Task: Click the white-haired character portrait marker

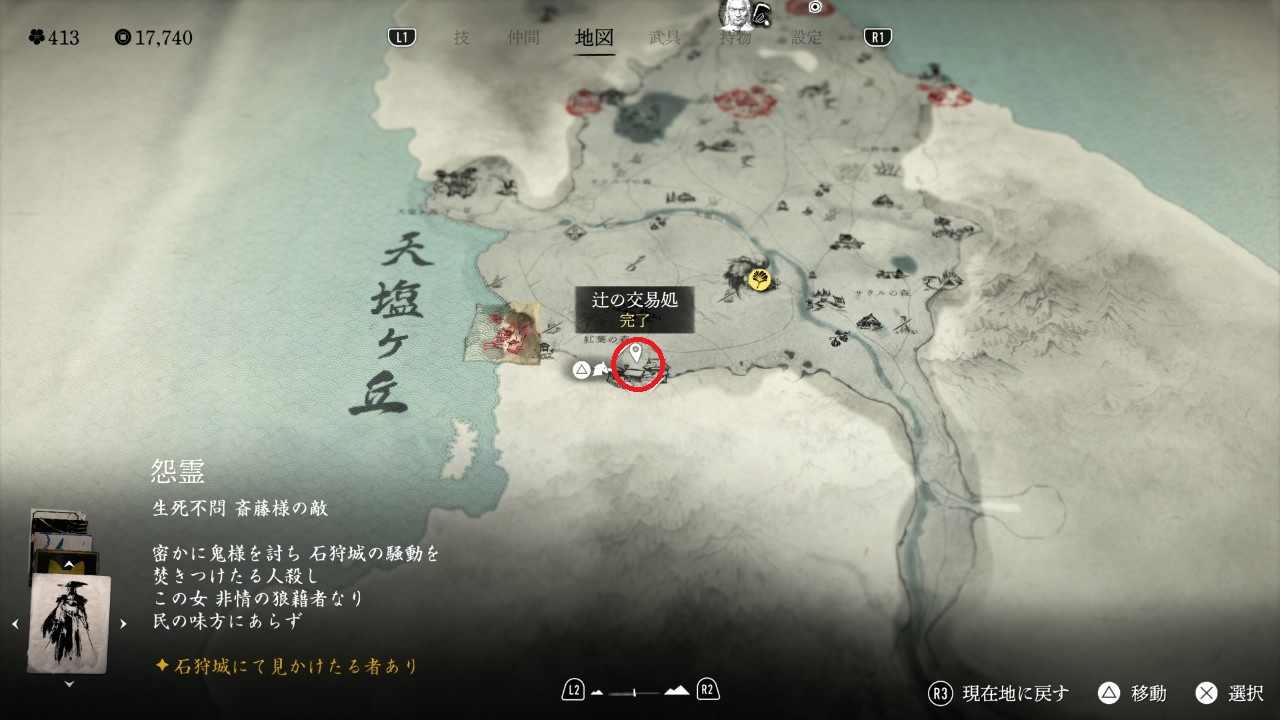Action: click(x=737, y=13)
